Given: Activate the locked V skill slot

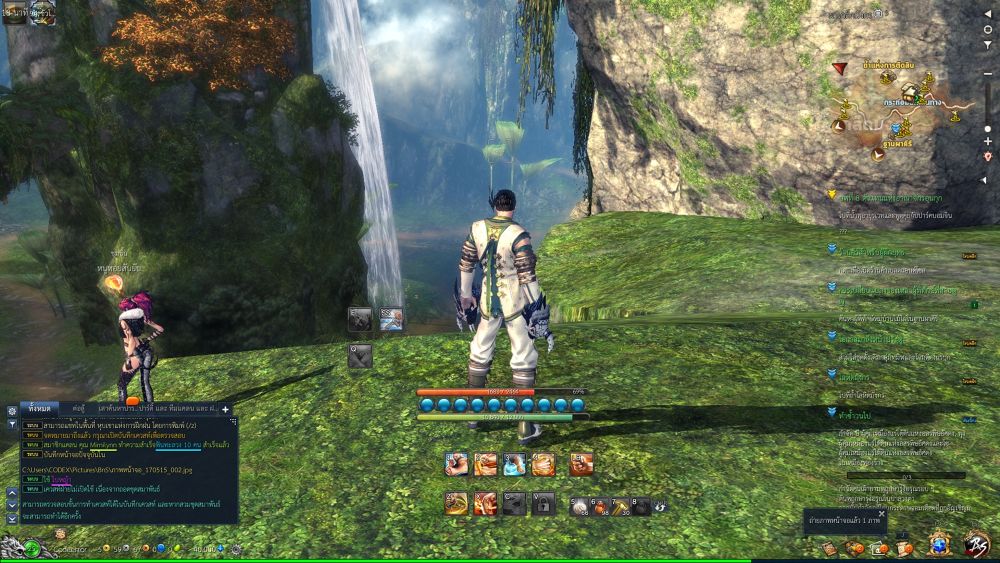Looking at the screenshot, I should tap(543, 504).
